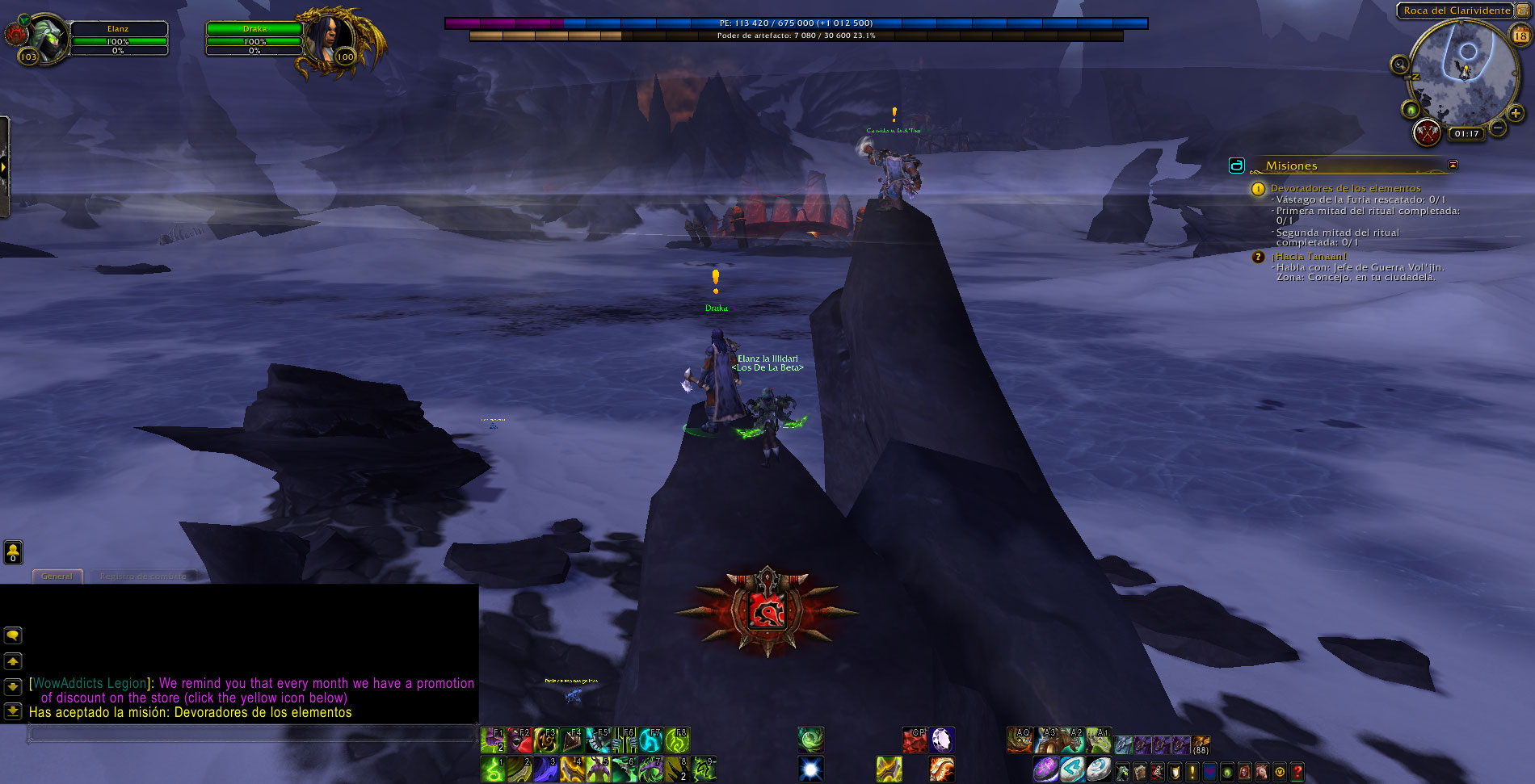The height and width of the screenshot is (784, 1535).
Task: Activate the ability bound to F7
Action: point(651,740)
